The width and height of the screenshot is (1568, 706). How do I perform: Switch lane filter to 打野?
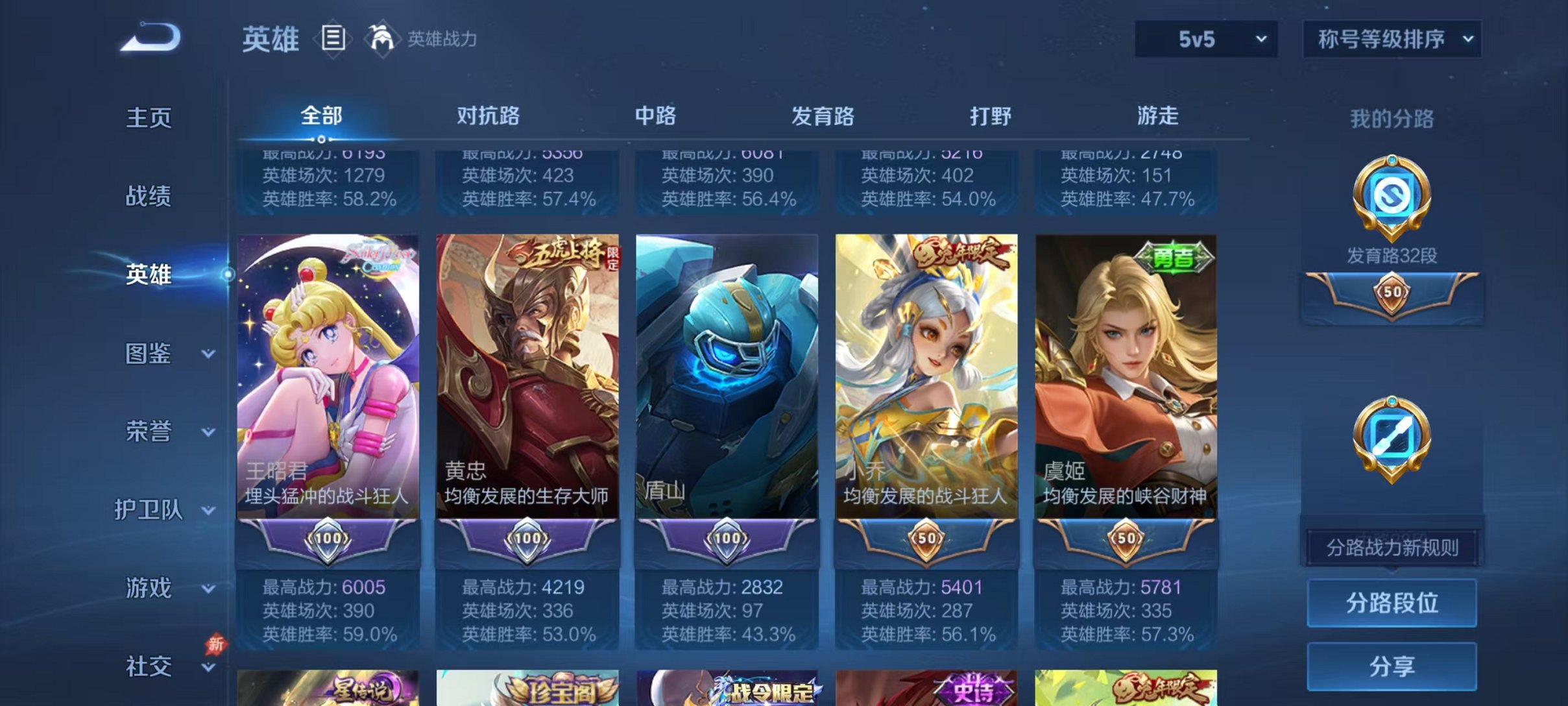[989, 116]
